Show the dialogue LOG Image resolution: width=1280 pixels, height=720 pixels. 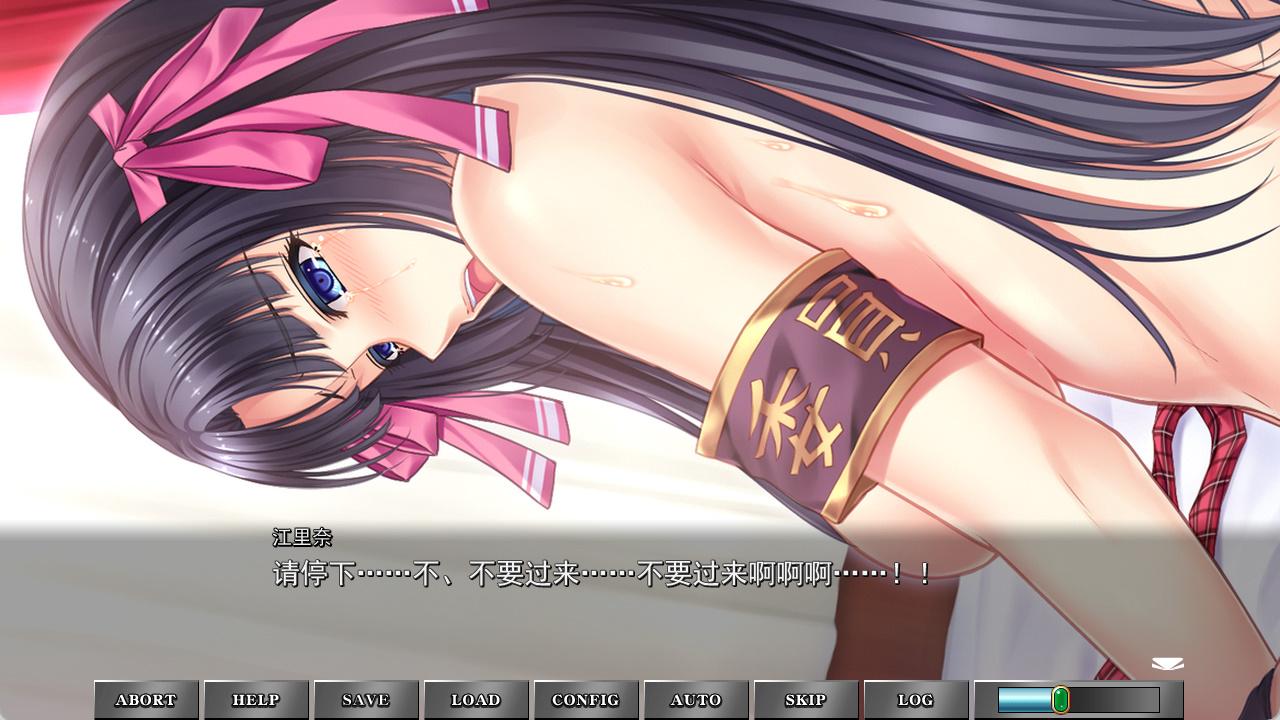(x=916, y=700)
